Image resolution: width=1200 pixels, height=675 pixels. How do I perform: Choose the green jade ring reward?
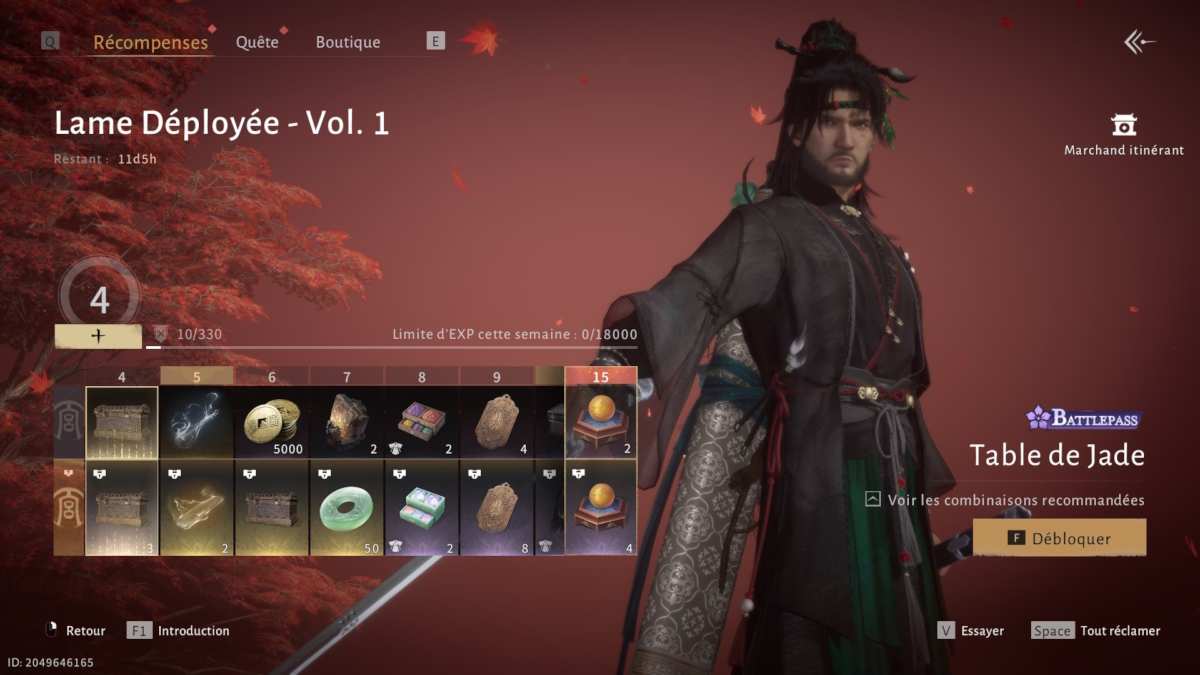click(x=346, y=508)
